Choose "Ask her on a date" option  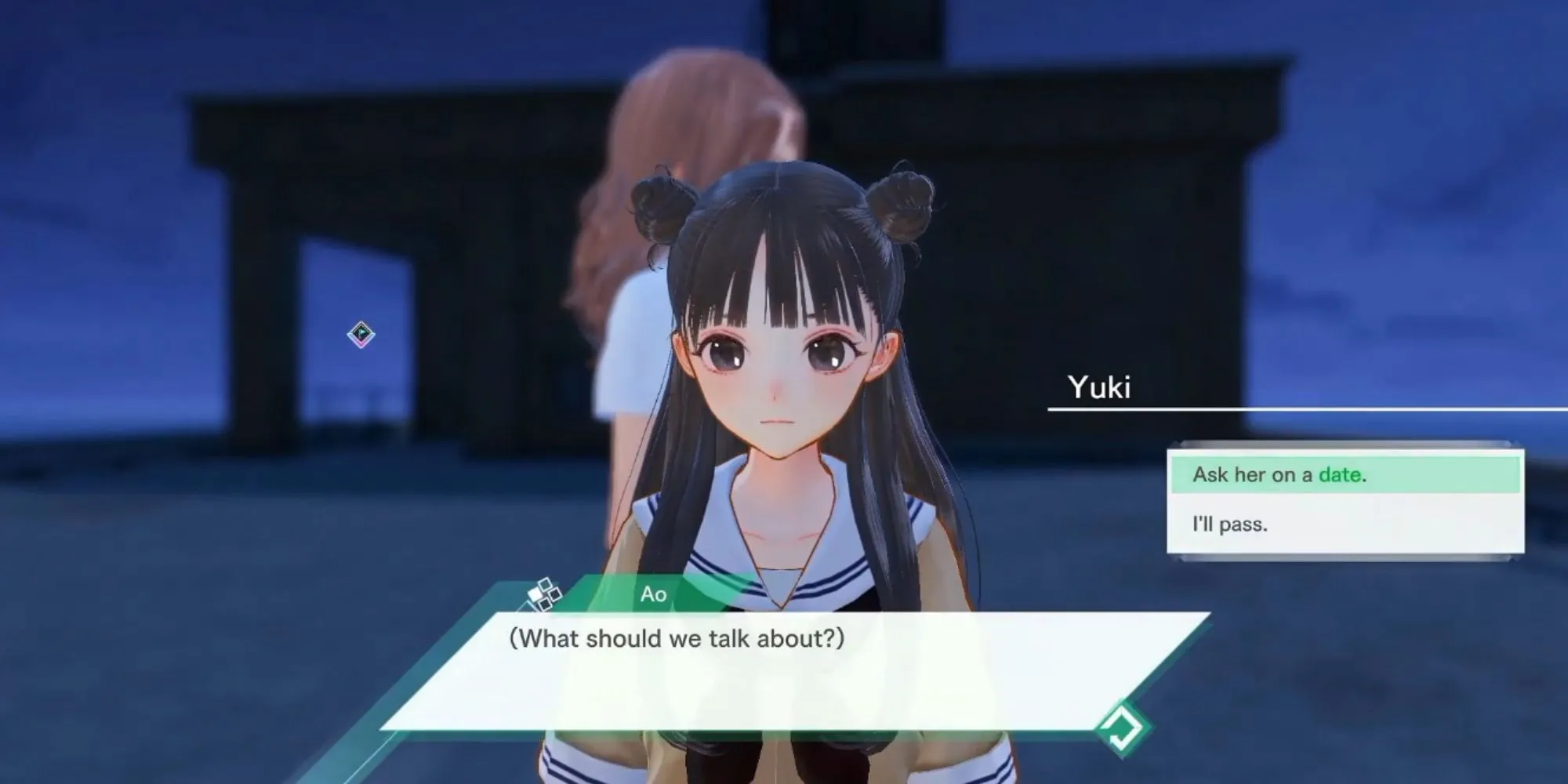coord(1345,475)
